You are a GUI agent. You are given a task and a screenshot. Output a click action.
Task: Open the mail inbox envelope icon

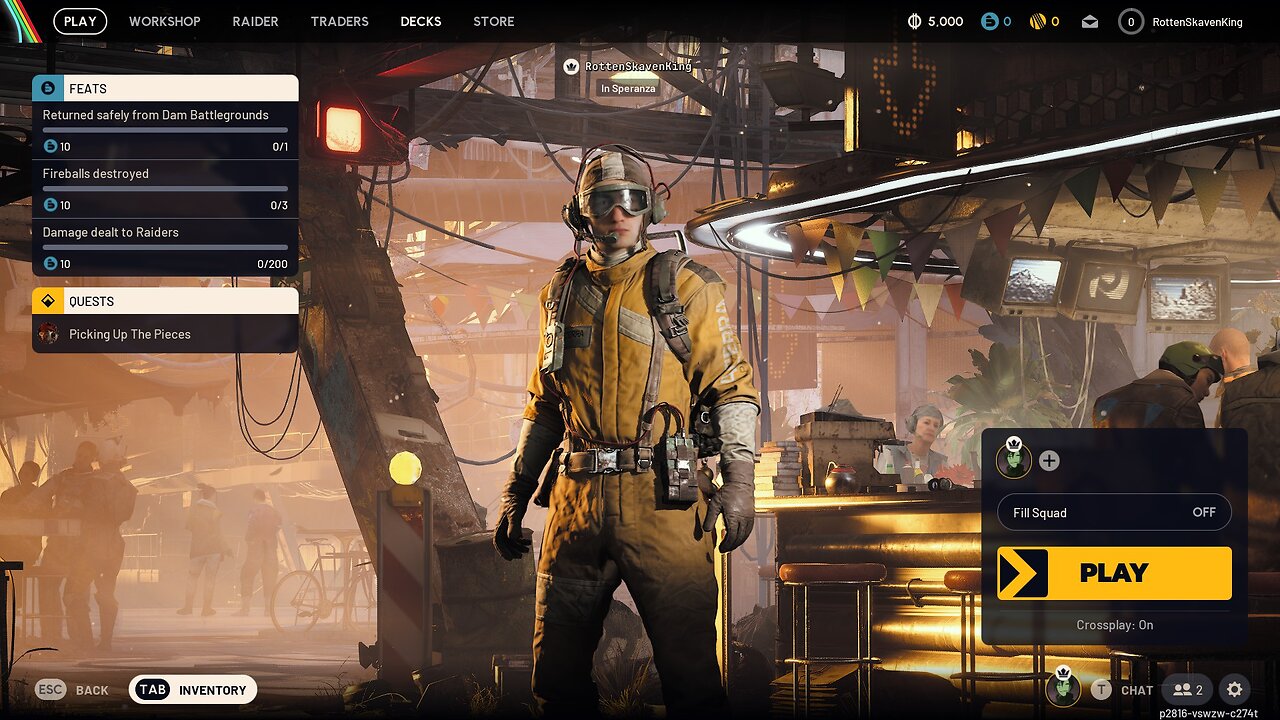(1090, 21)
